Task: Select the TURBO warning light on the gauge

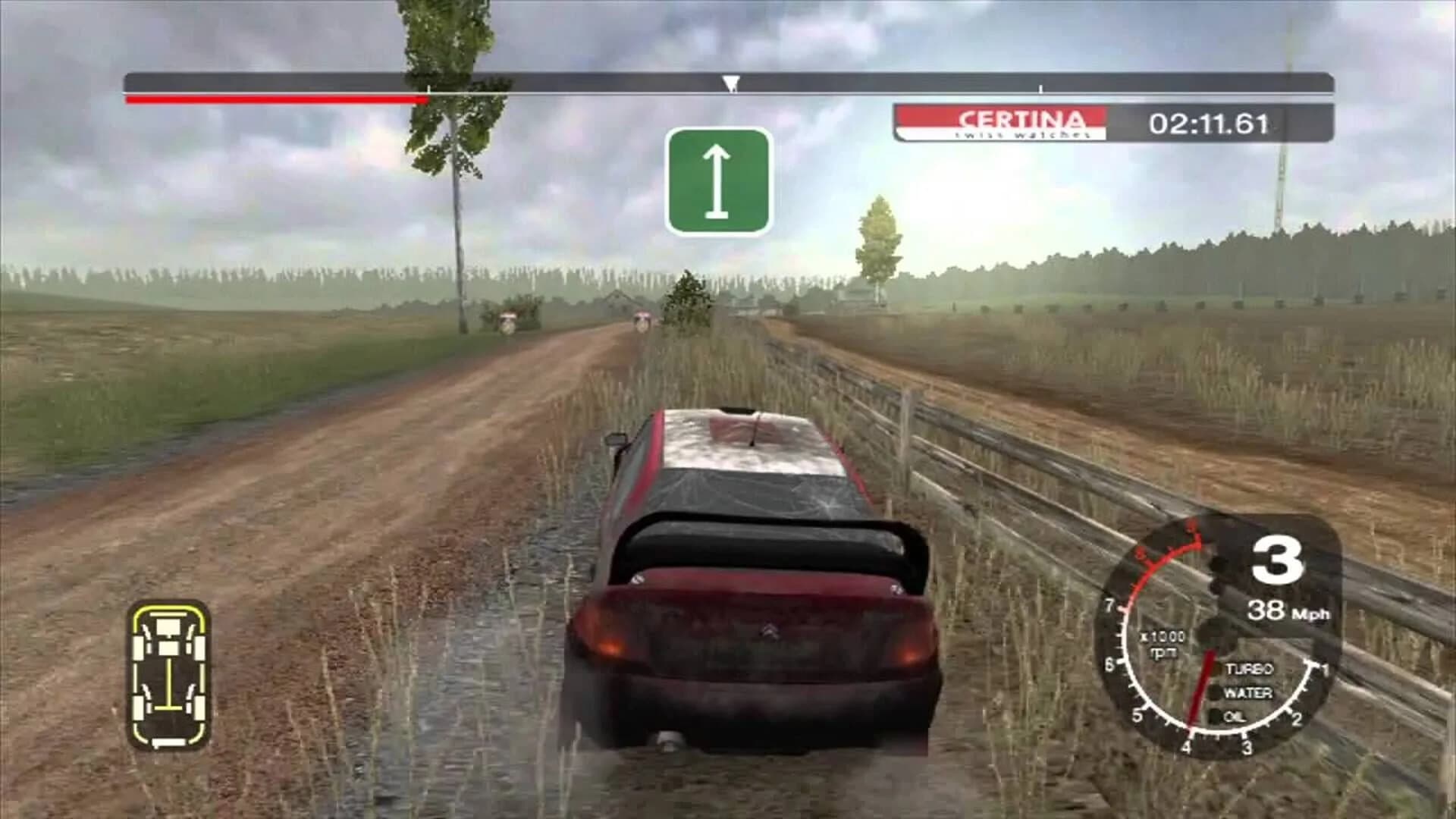Action: (x=1251, y=670)
